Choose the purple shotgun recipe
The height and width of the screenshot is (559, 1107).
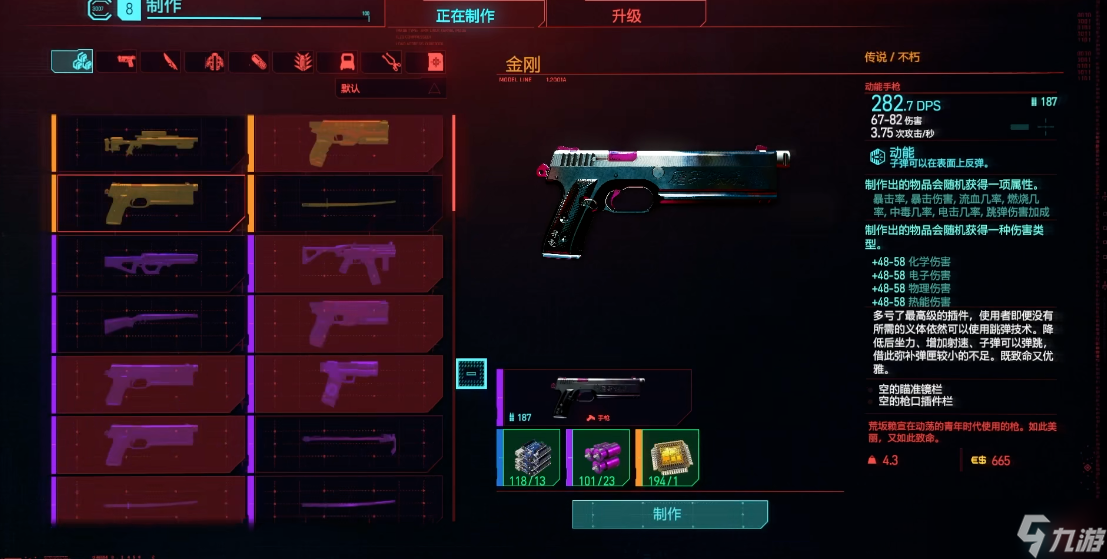coord(150,323)
